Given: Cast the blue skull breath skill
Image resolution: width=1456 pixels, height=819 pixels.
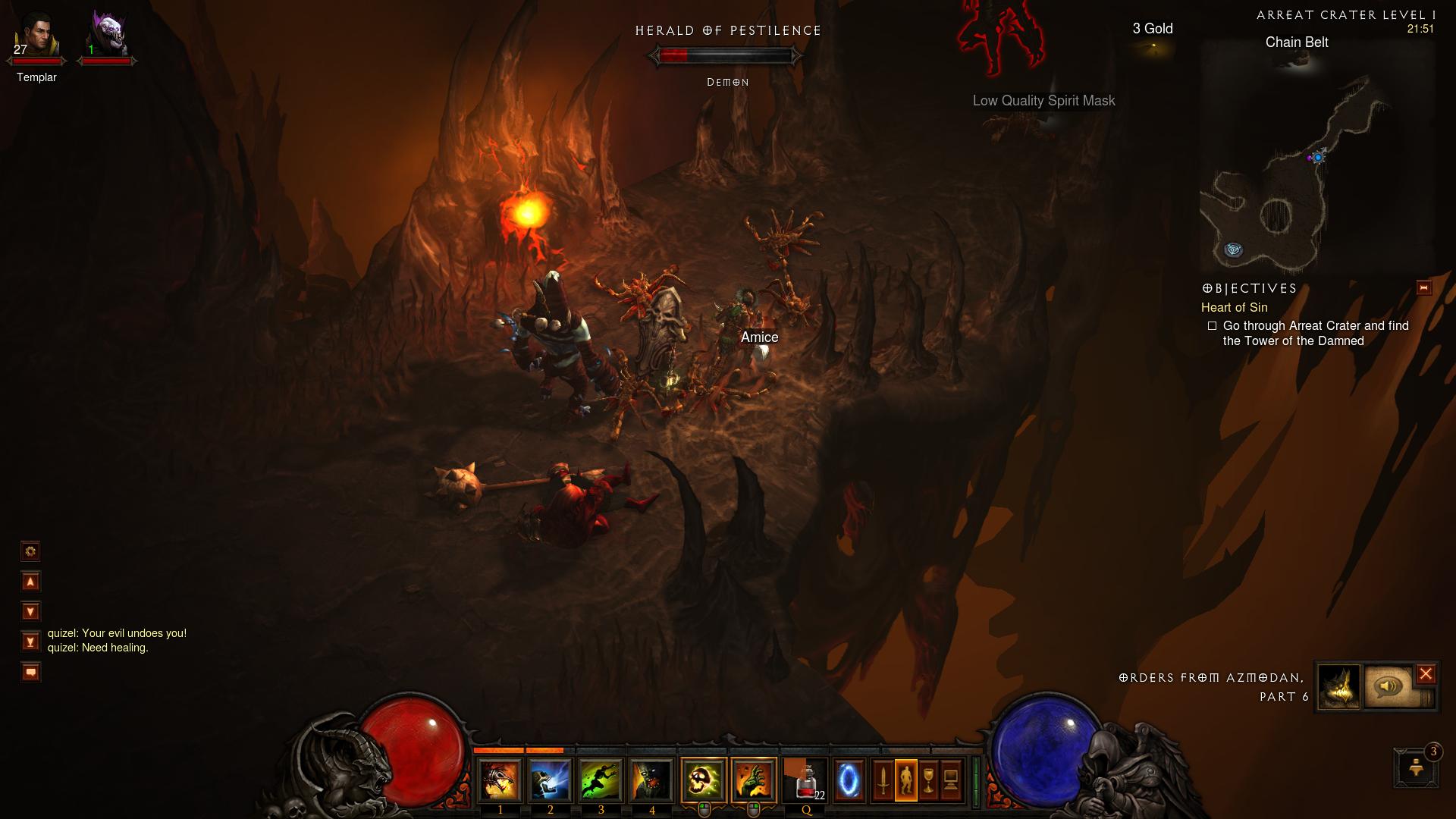Looking at the screenshot, I should (551, 780).
